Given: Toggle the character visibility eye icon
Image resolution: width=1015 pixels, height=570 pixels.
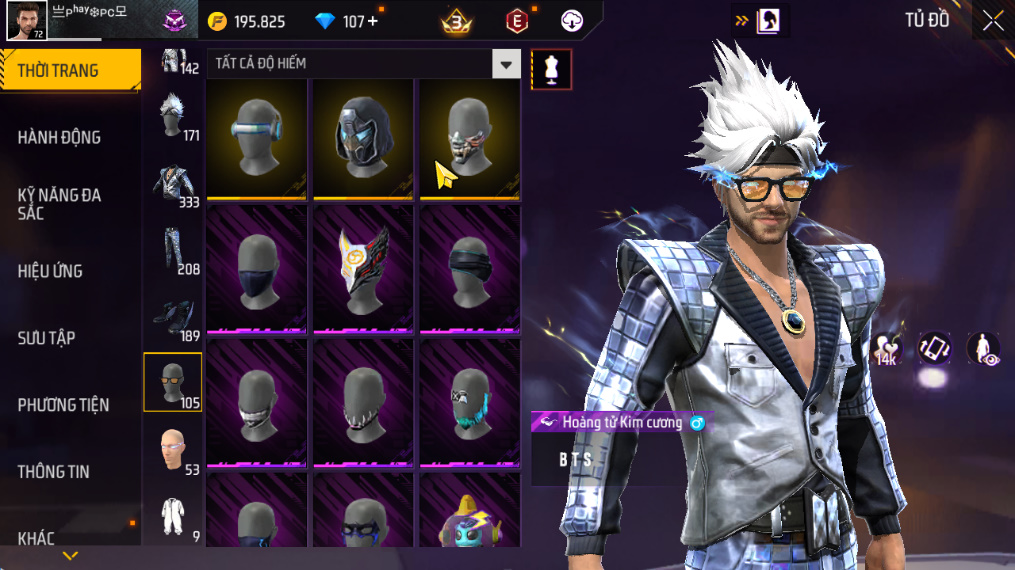Looking at the screenshot, I should click(983, 349).
